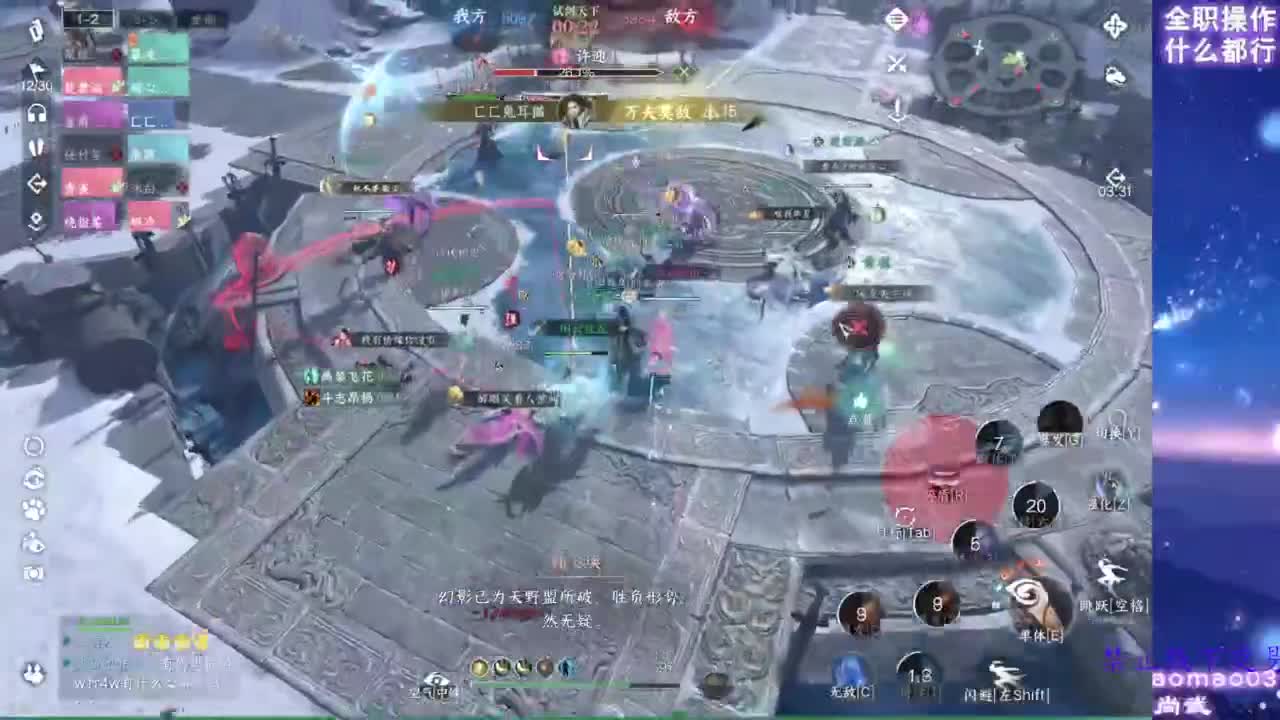Click the crossed swords icon near the minimap
Viewport: 1280px width, 720px height.
coord(896,62)
